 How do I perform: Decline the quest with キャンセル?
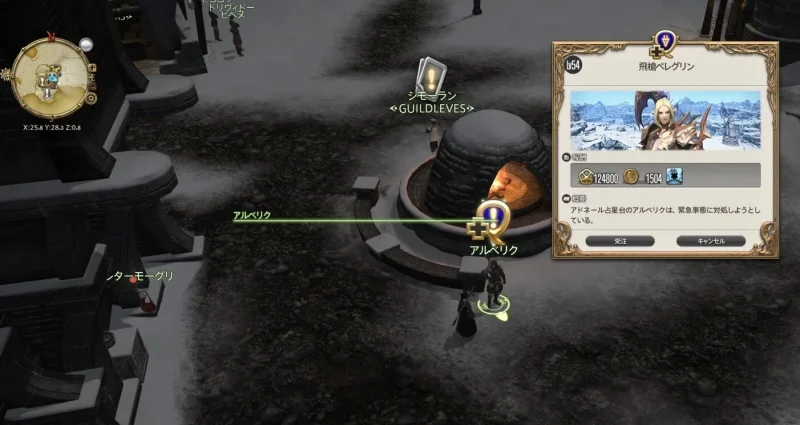point(711,240)
